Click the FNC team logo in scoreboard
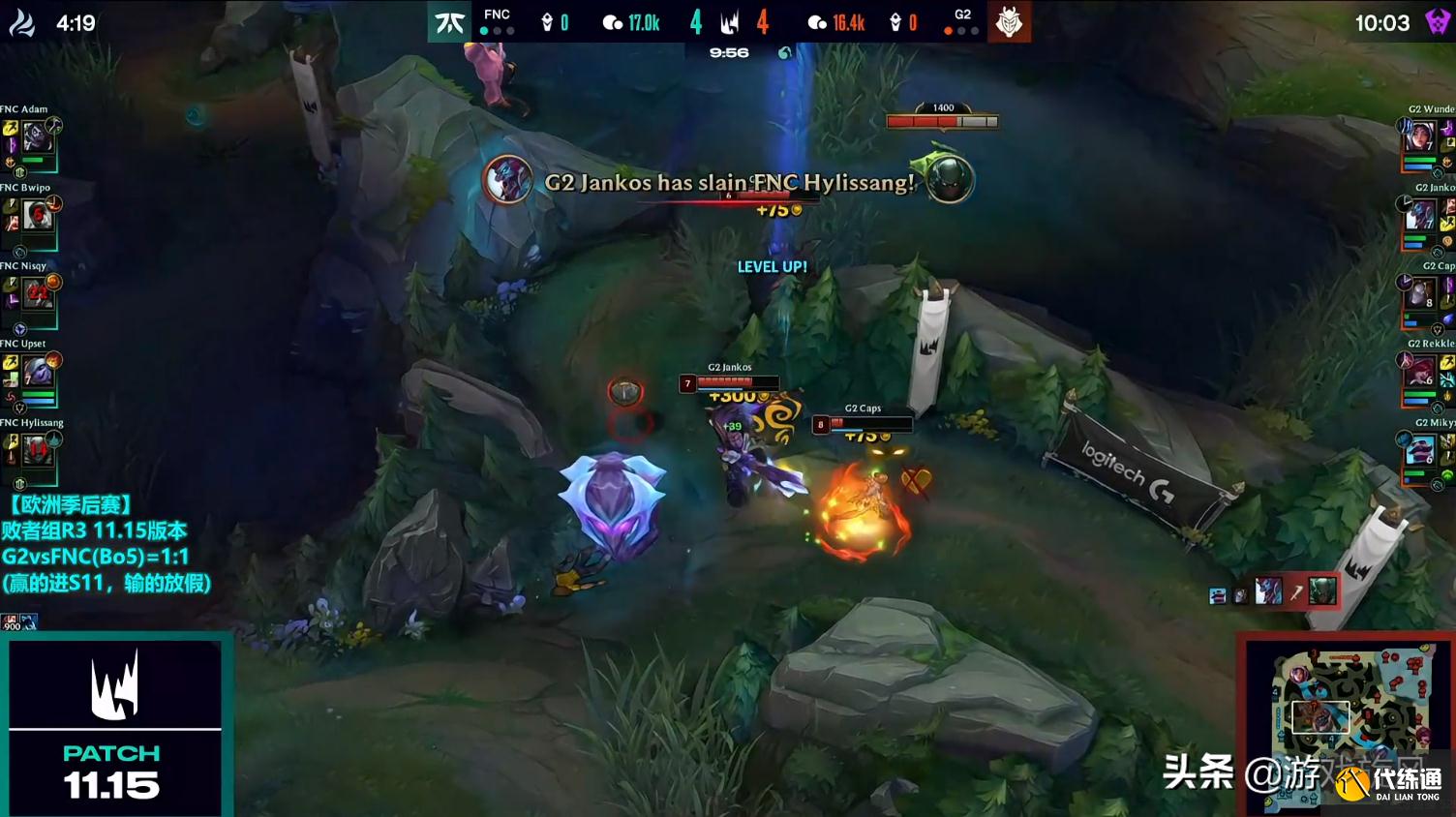1456x817 pixels. point(448,19)
